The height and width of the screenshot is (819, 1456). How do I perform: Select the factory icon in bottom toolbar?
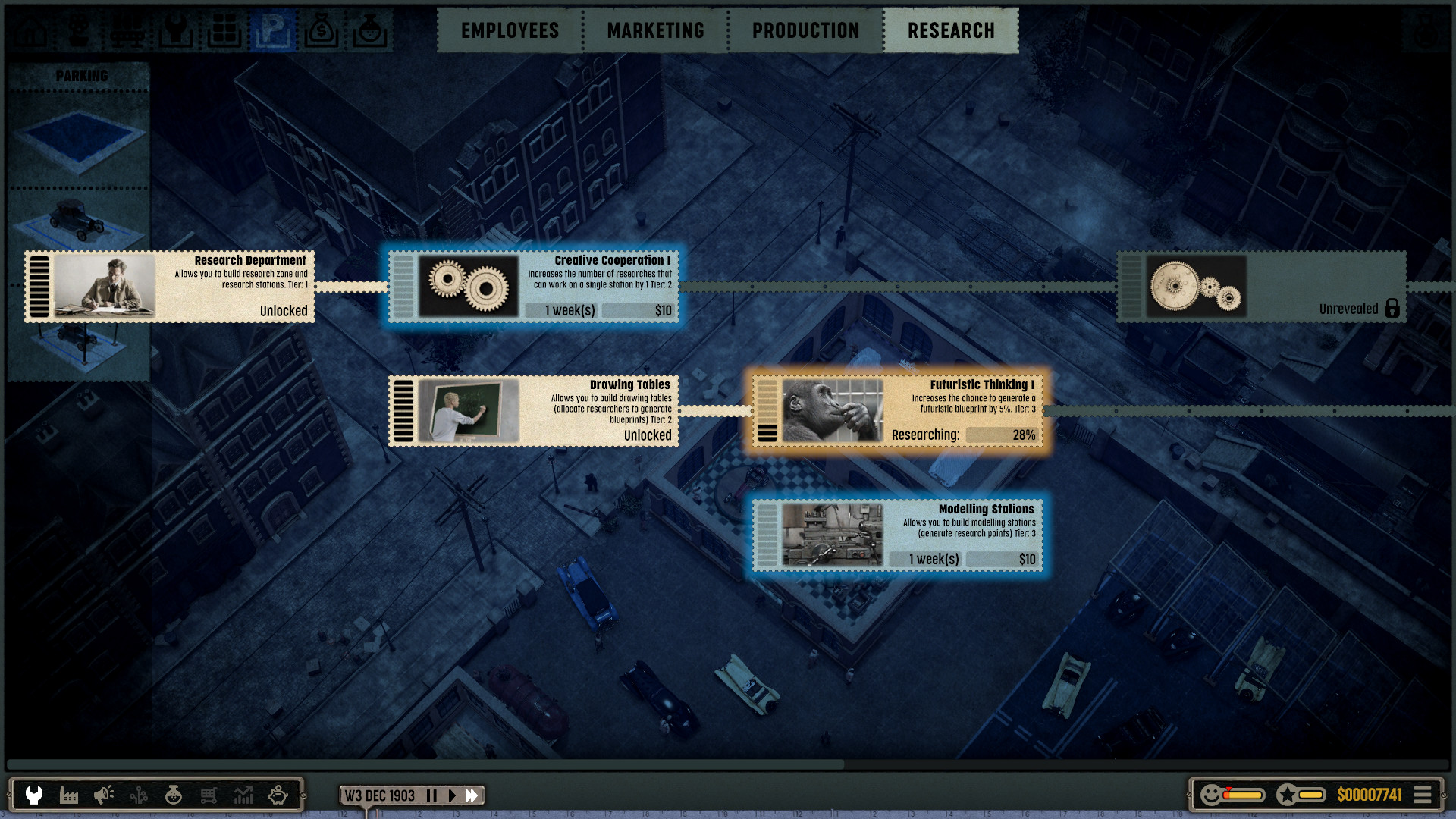point(68,795)
